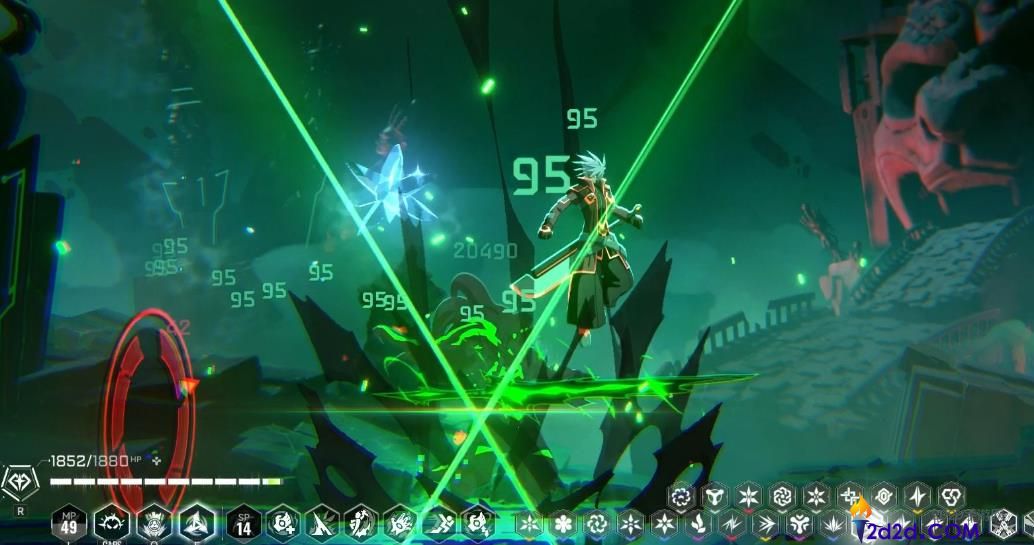Select the pentagon character emblem above the R key
Viewport: 1034px width, 545px height.
tap(20, 484)
